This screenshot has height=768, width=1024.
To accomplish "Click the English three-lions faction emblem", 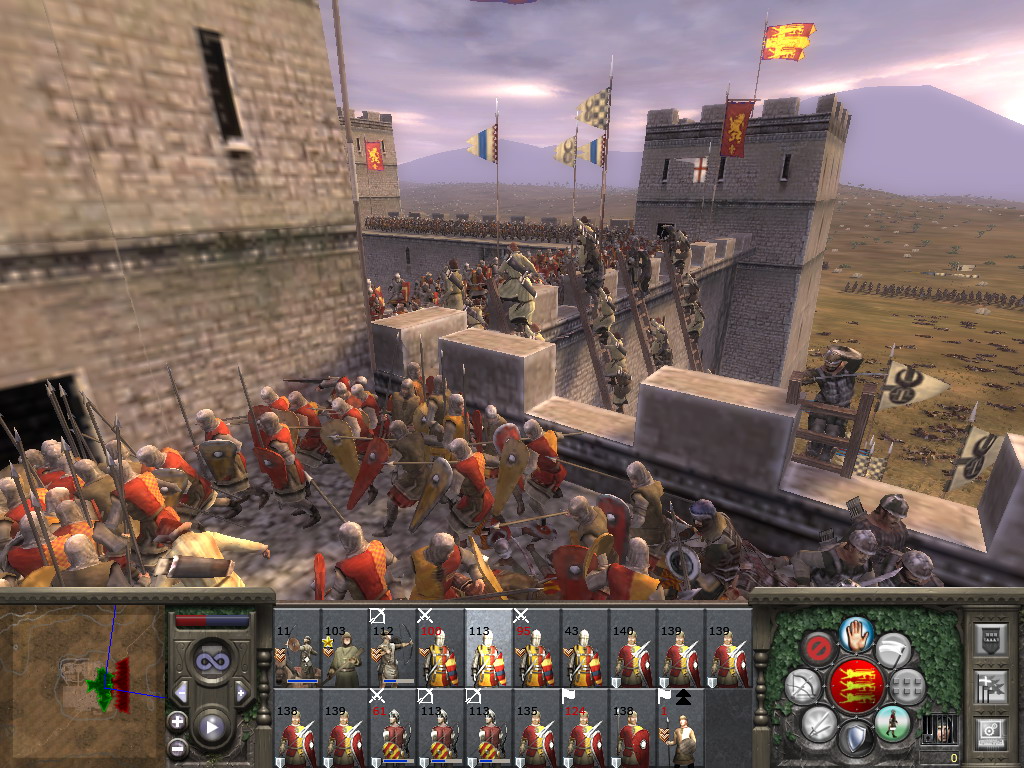I will click(x=854, y=686).
